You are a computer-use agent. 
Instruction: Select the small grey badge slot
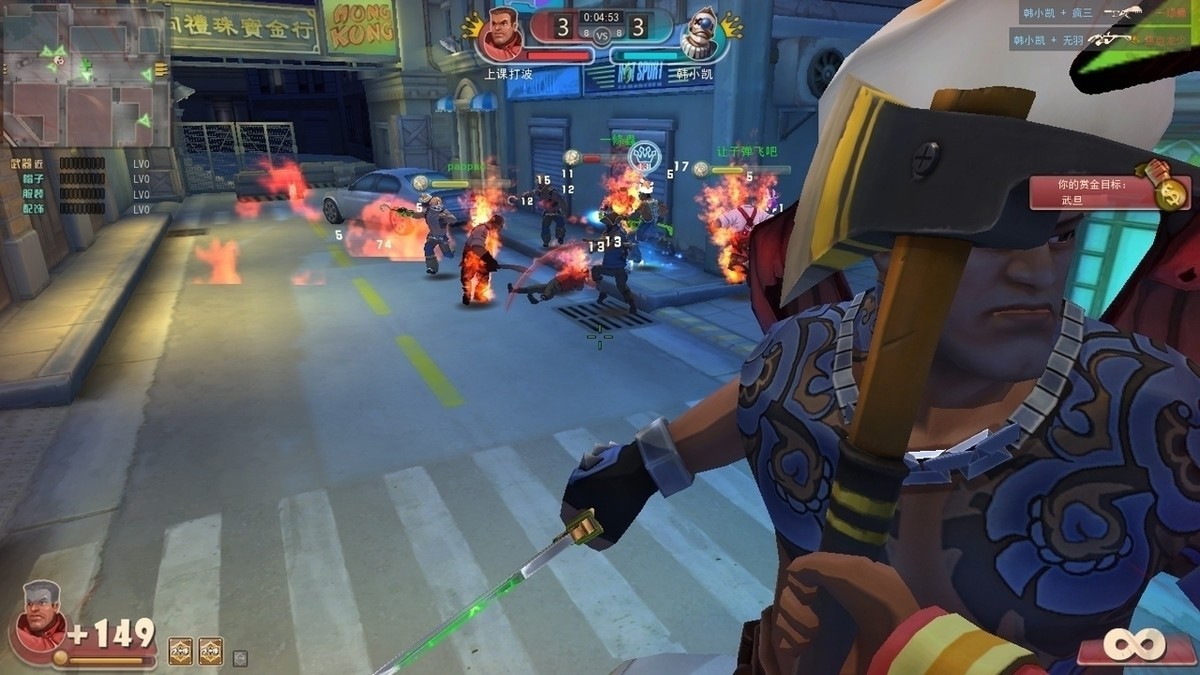click(239, 657)
